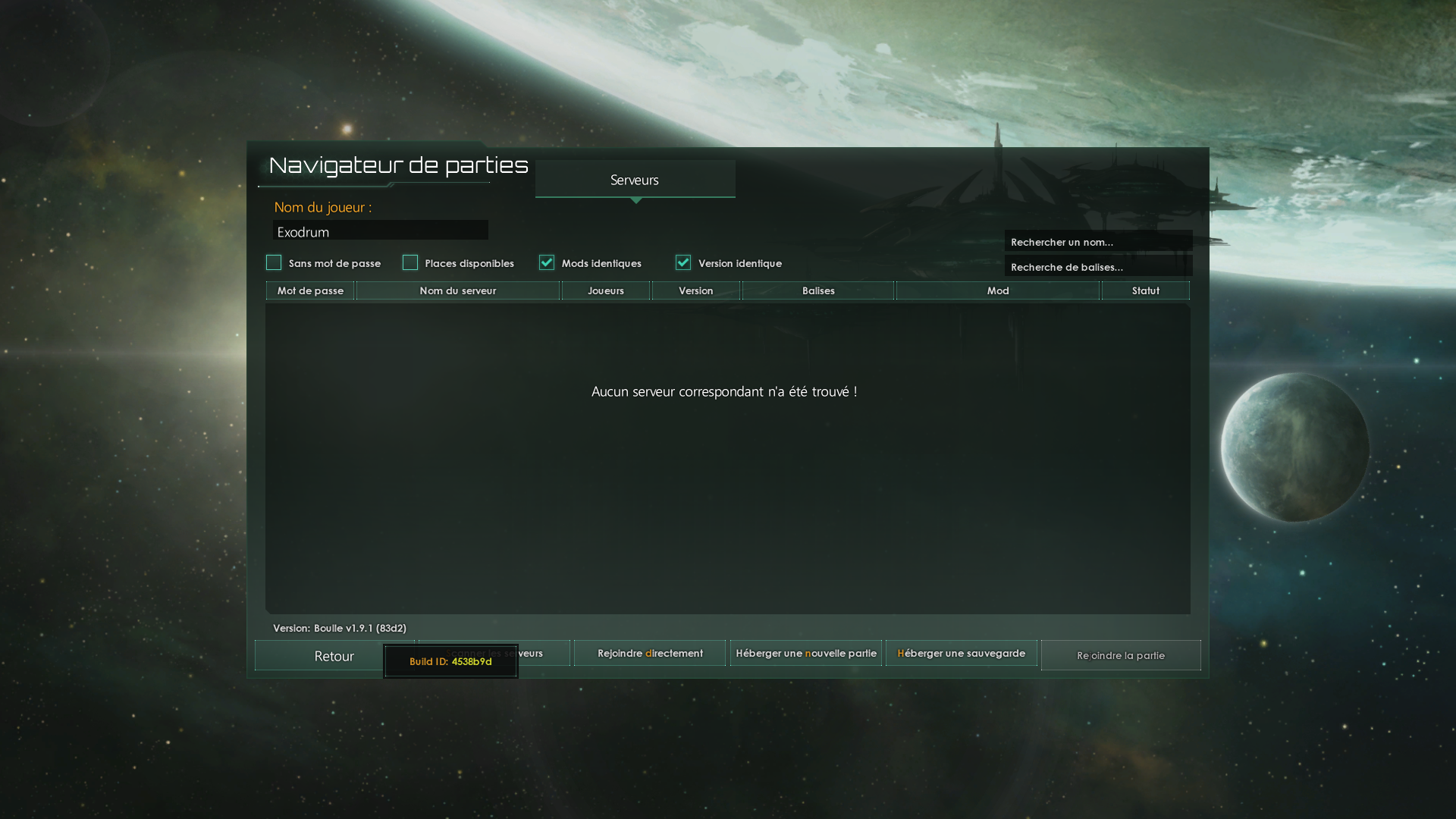Image resolution: width=1456 pixels, height=819 pixels.
Task: Click 'Héberger une sauvegarde'
Action: 960,653
